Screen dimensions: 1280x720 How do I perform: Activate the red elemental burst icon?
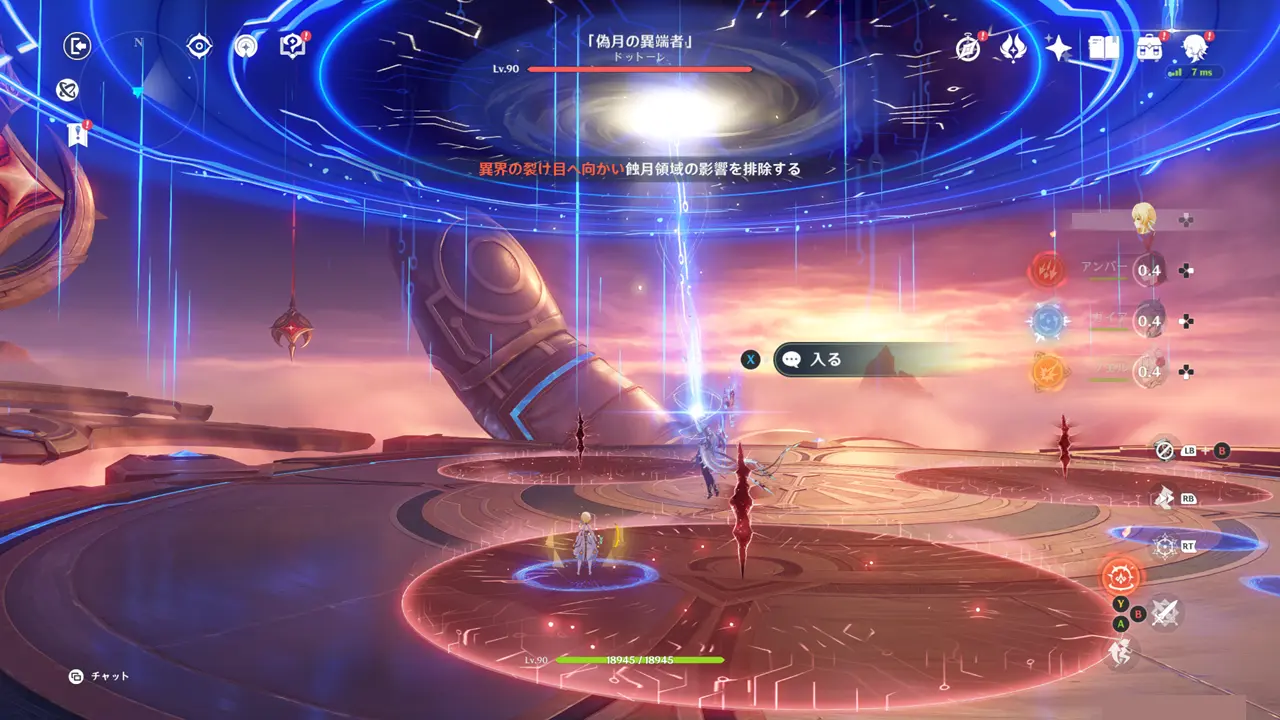click(1120, 577)
